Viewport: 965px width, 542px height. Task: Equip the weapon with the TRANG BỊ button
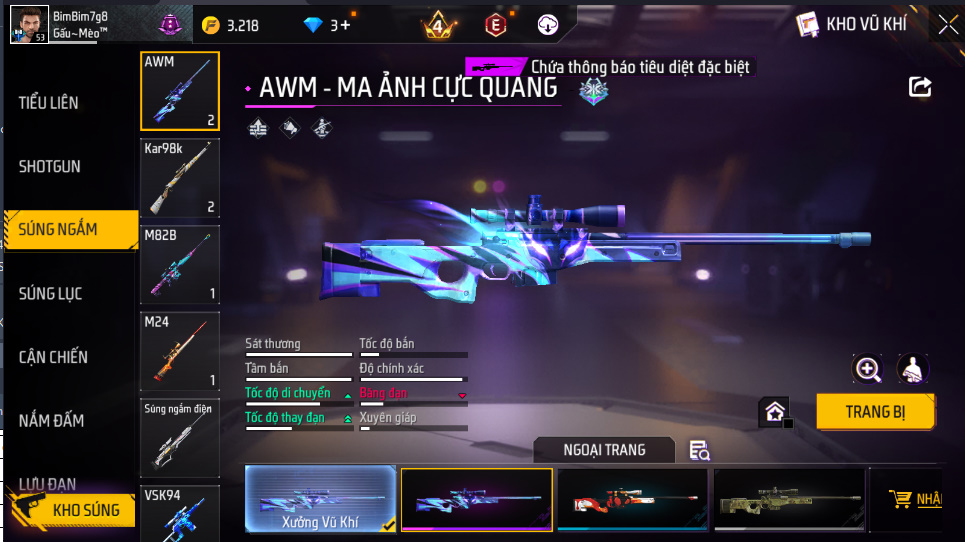coord(875,411)
